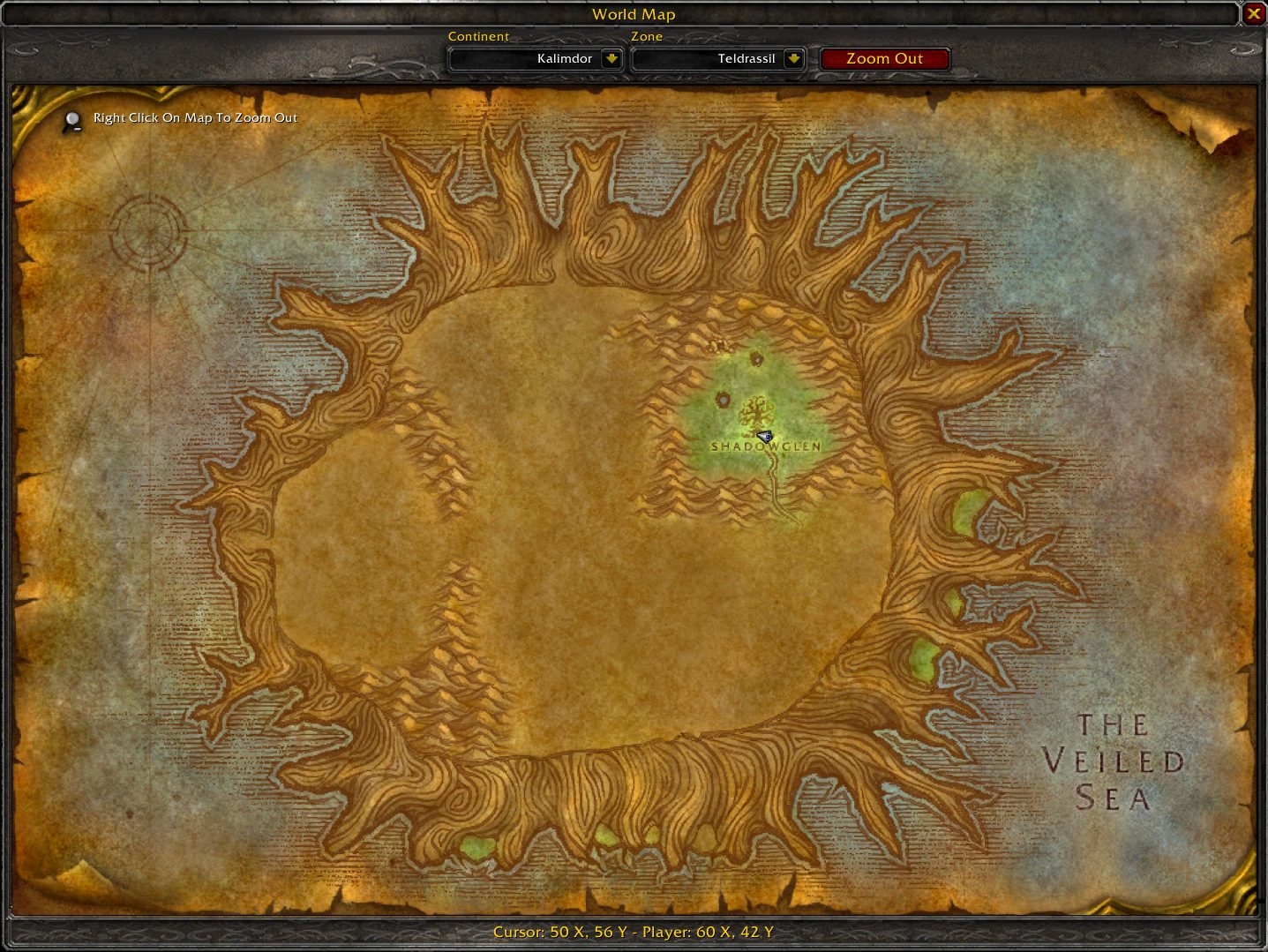The height and width of the screenshot is (952, 1268).
Task: Click the Zone label above the selector
Action: pyautogui.click(x=647, y=36)
